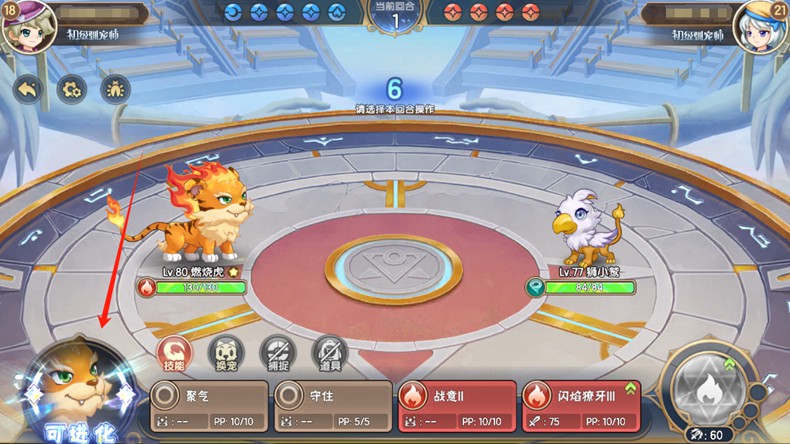Image resolution: width=790 pixels, height=444 pixels.
Task: Open the 道具 items option
Action: click(x=329, y=353)
